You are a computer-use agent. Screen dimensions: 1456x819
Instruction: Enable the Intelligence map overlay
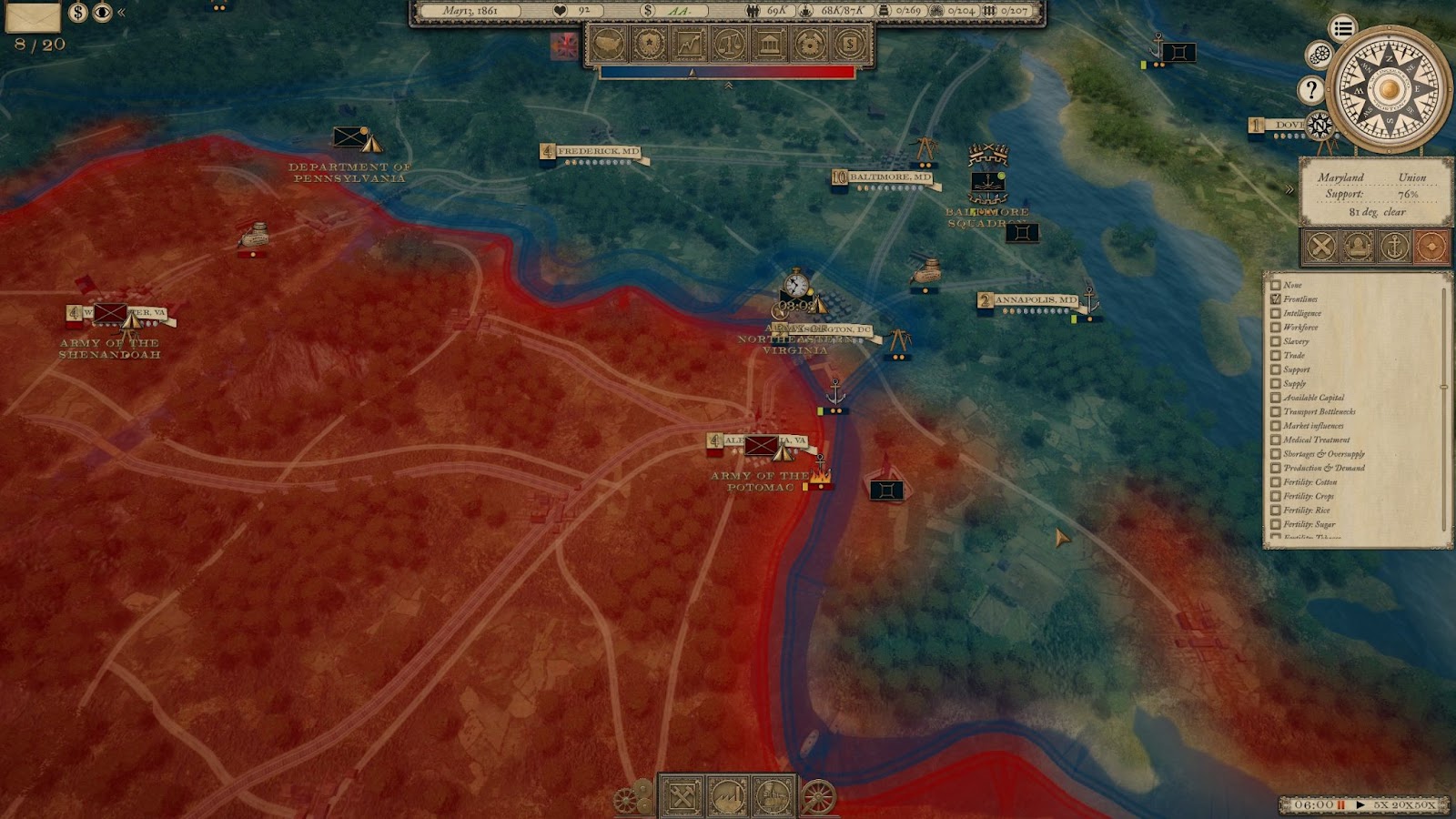tap(1276, 313)
